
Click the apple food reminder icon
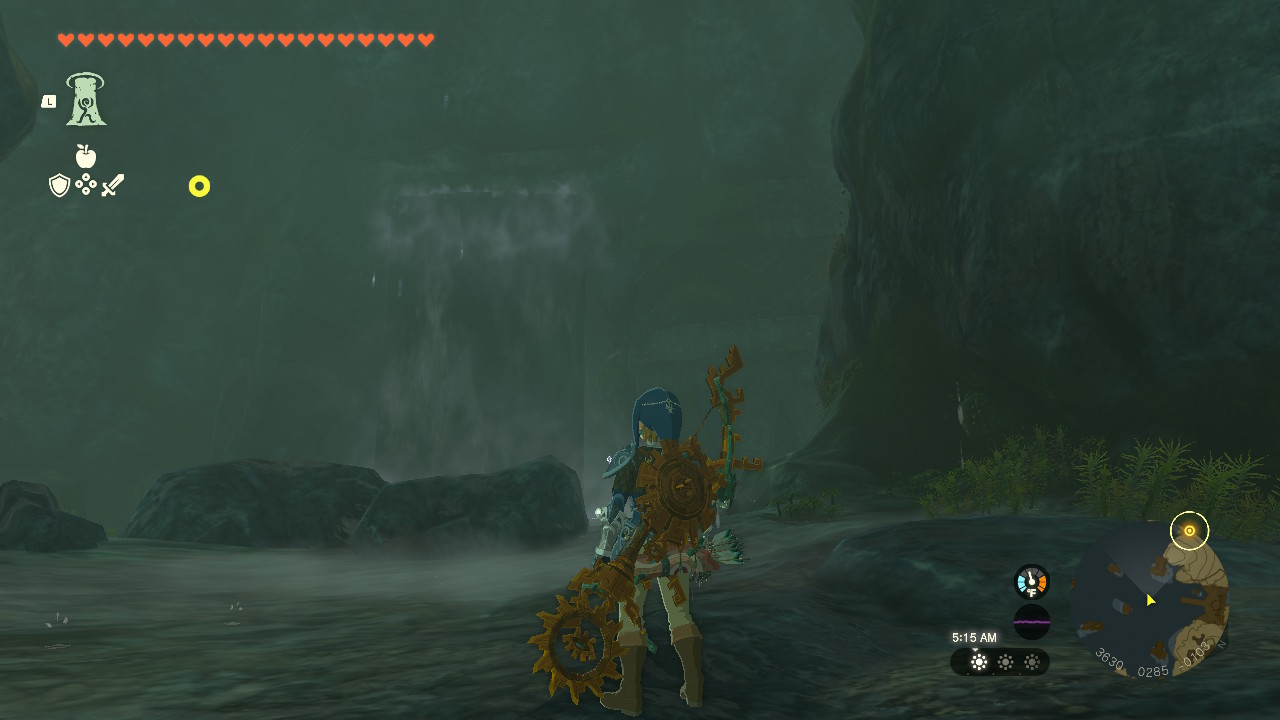(x=86, y=157)
